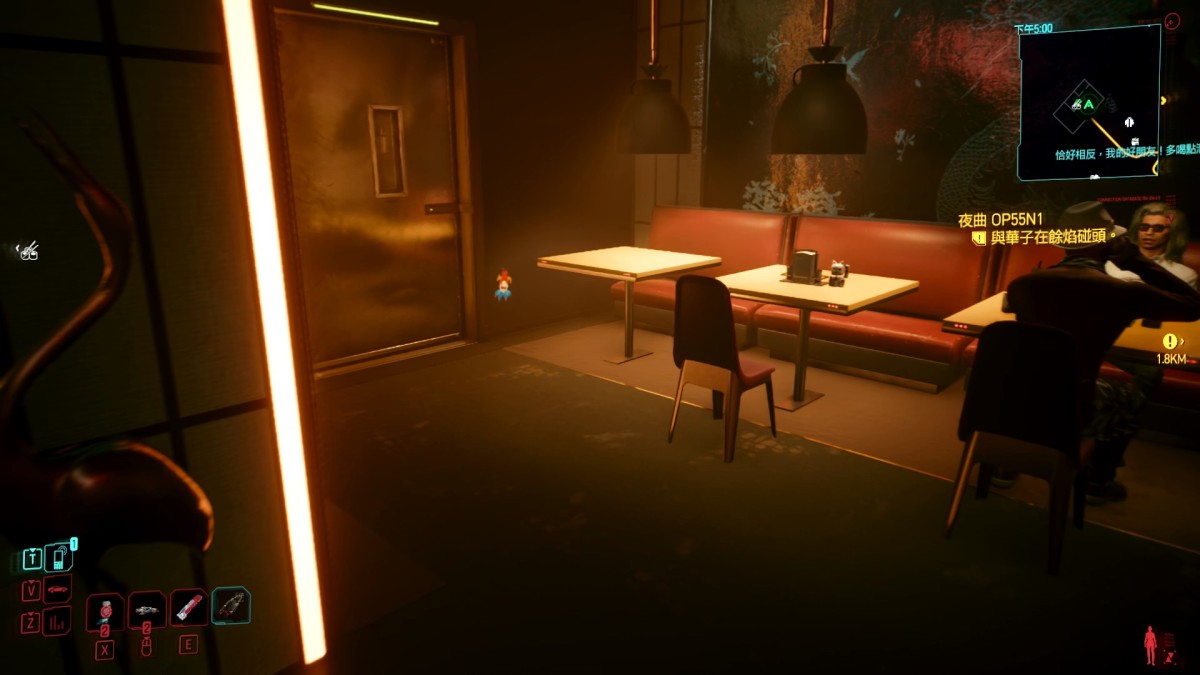Select the cyan-highlighted weapon slot
This screenshot has height=675, width=1200.
(x=231, y=605)
